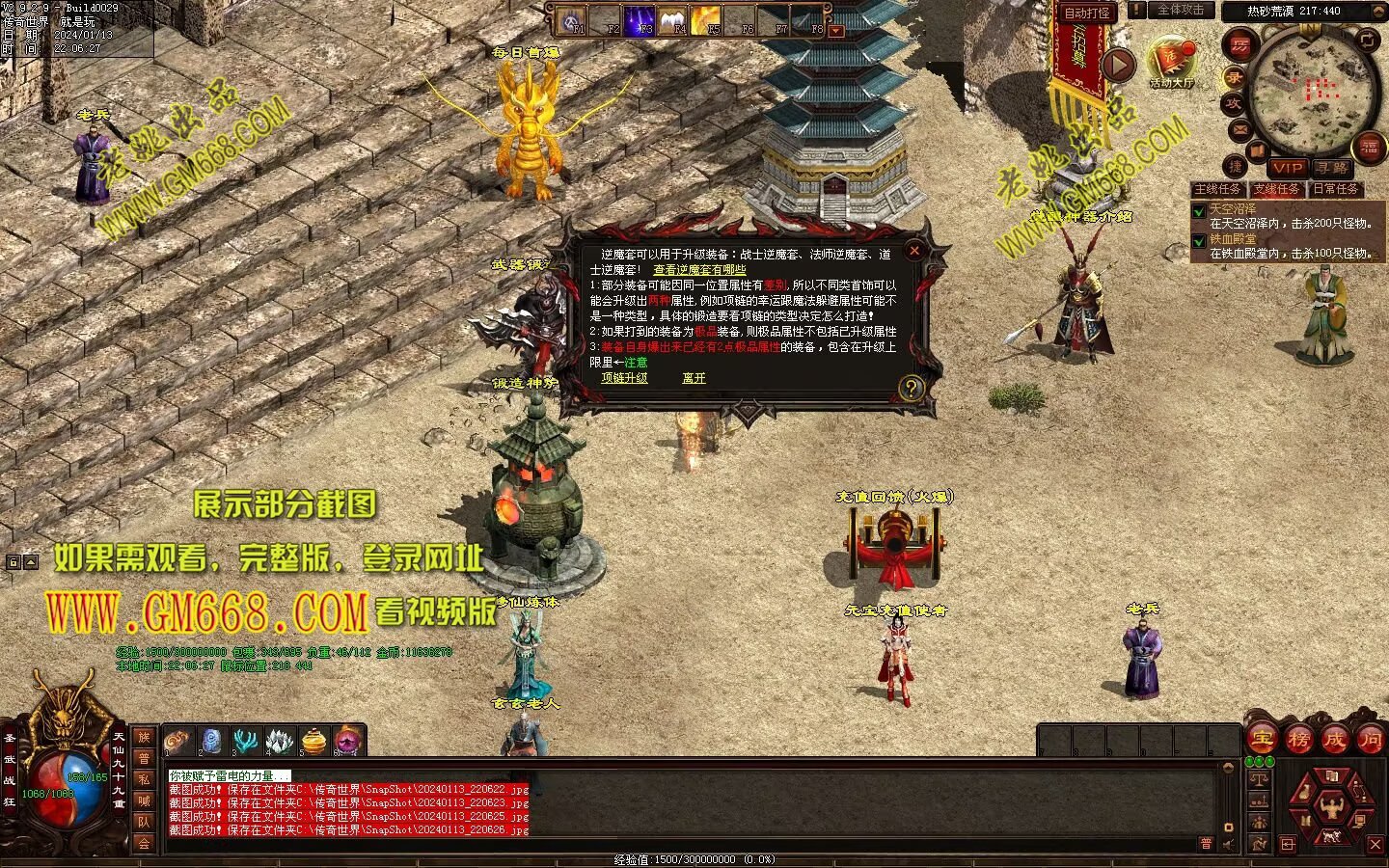Activate the 寻路 pathfinding button
The image size is (1389, 868).
(1332, 168)
